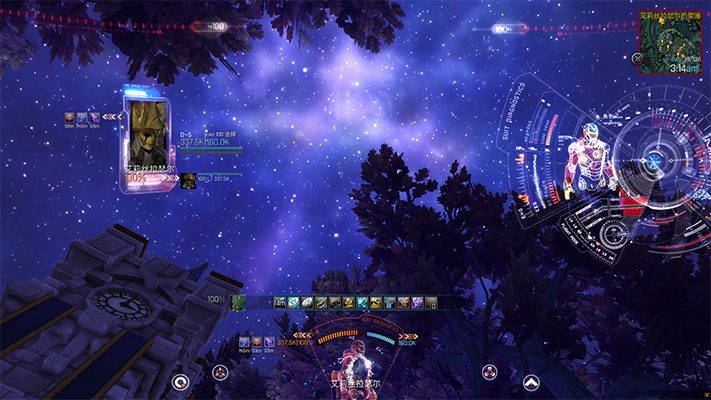Click the small target-of-target portrait icon
Image resolution: width=711 pixels, height=400 pixels.
[x=187, y=180]
